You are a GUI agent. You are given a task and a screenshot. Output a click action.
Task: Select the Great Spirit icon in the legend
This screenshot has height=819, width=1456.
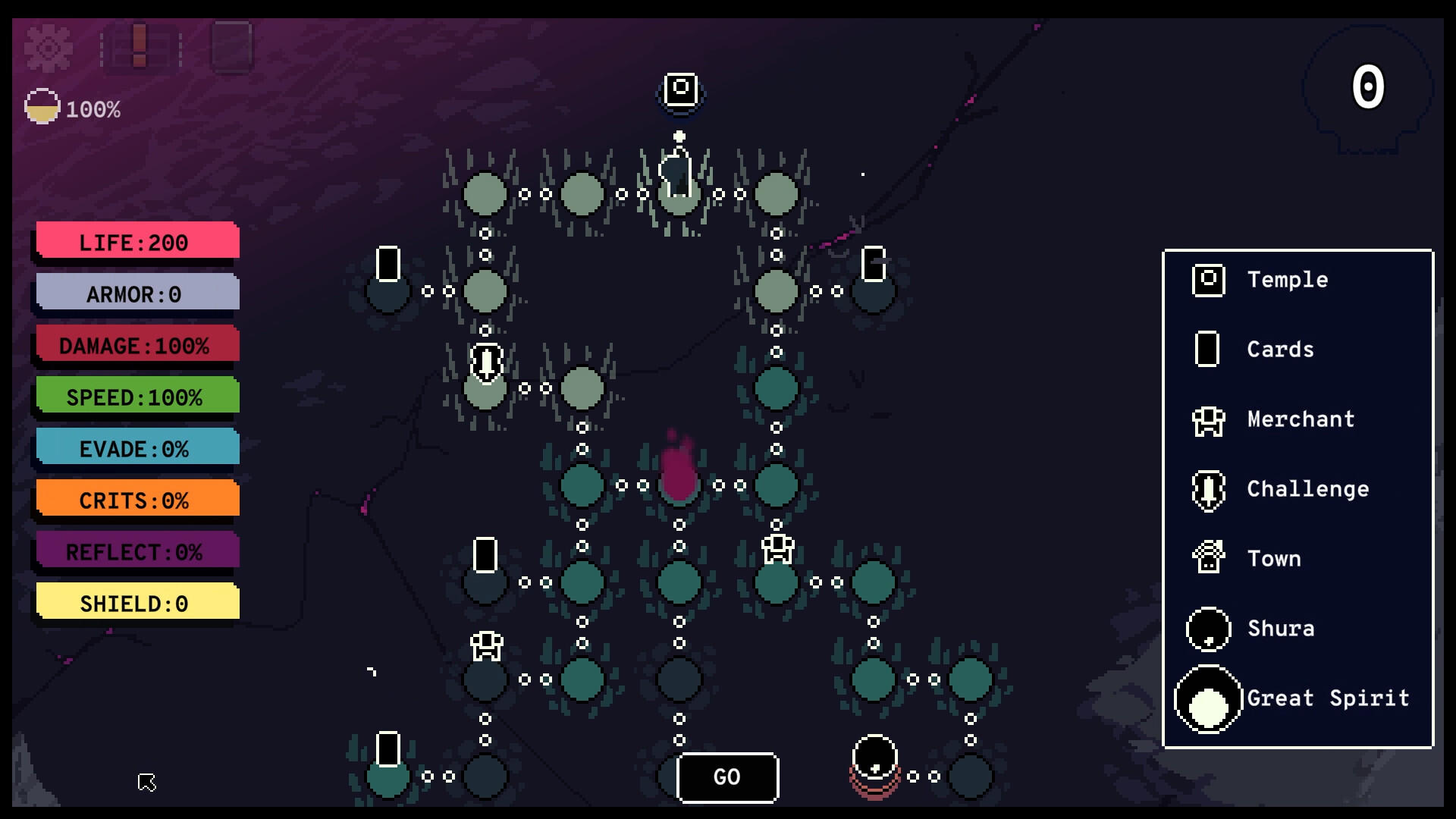pyautogui.click(x=1207, y=698)
